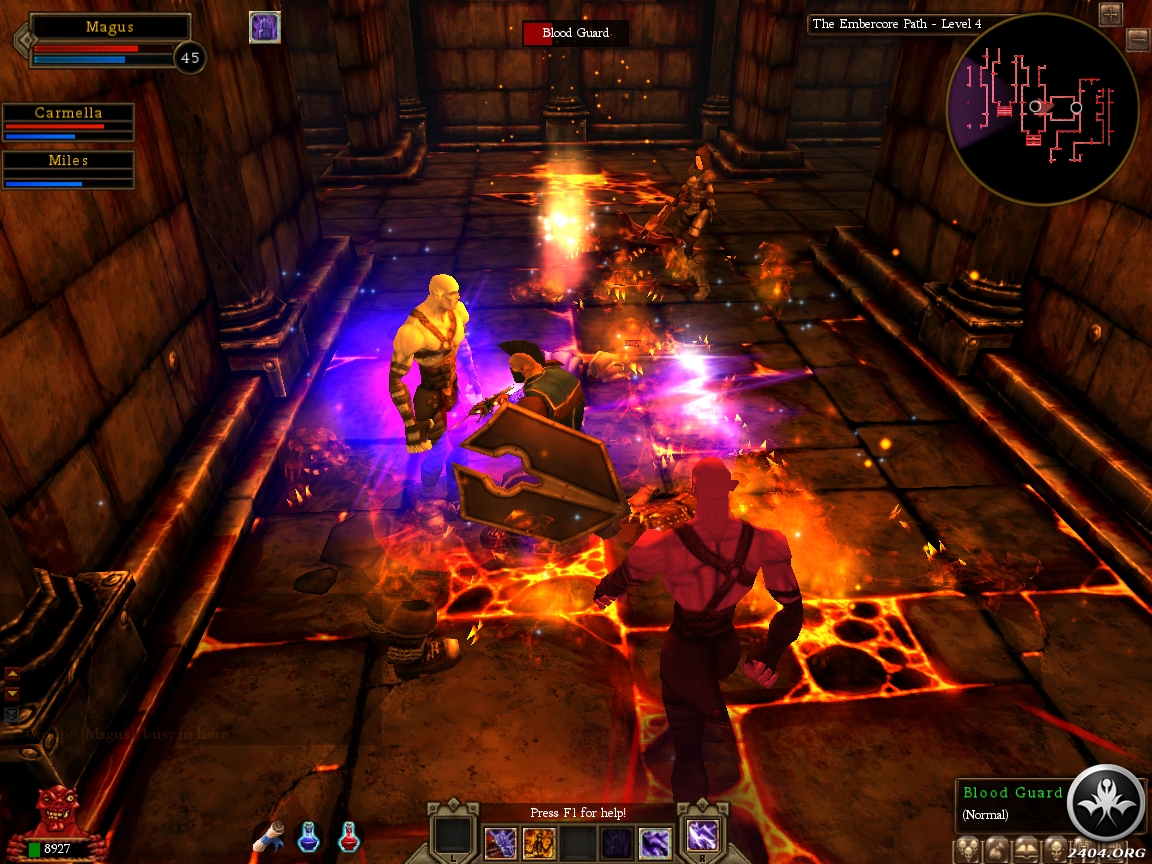
Task: Open the spellbook journal button
Action: click(1026, 851)
